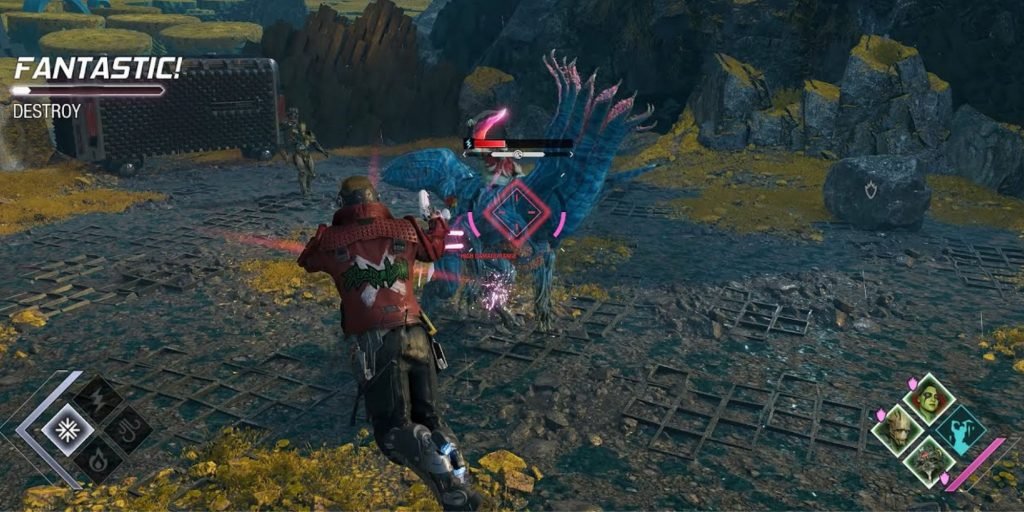Click the red diamond target lock reticle
Image resolution: width=1024 pixels, height=512 pixels.
tap(515, 213)
